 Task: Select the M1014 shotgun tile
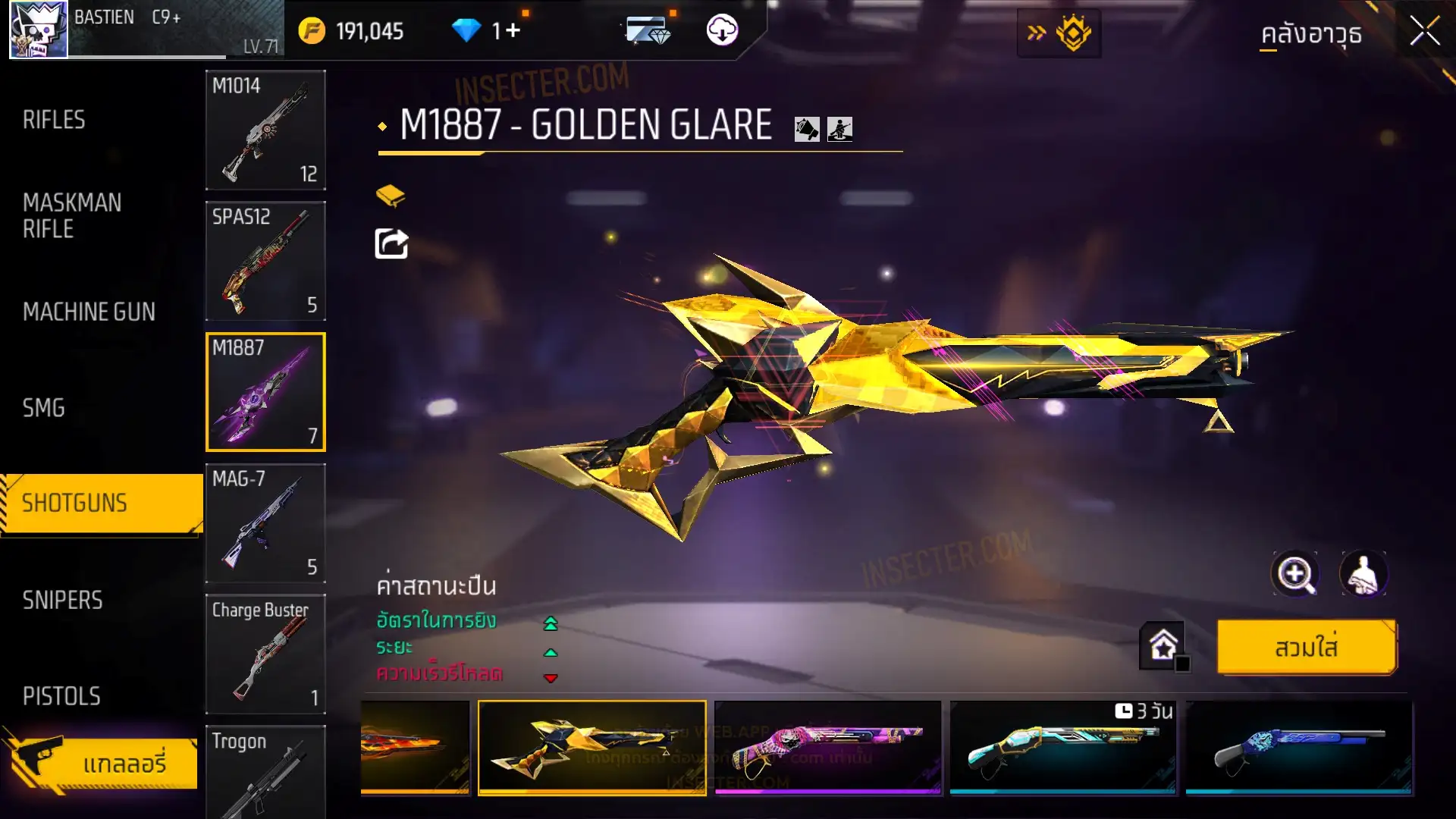tap(265, 130)
